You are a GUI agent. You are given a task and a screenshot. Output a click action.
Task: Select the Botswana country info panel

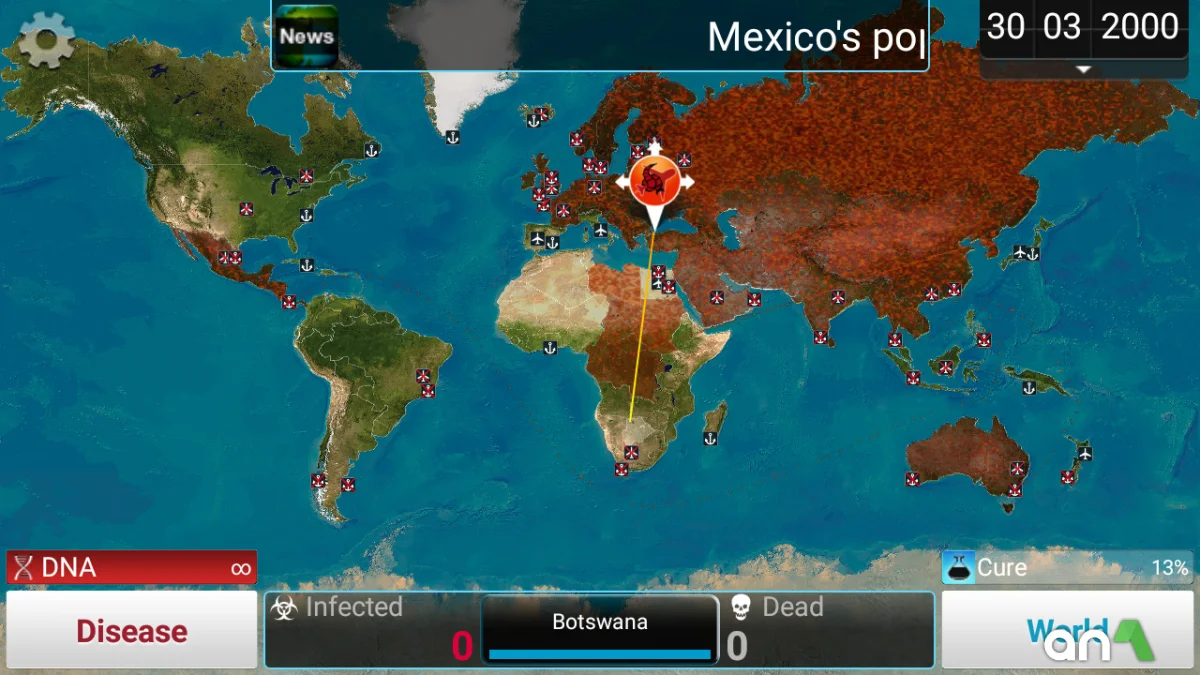(x=600, y=629)
